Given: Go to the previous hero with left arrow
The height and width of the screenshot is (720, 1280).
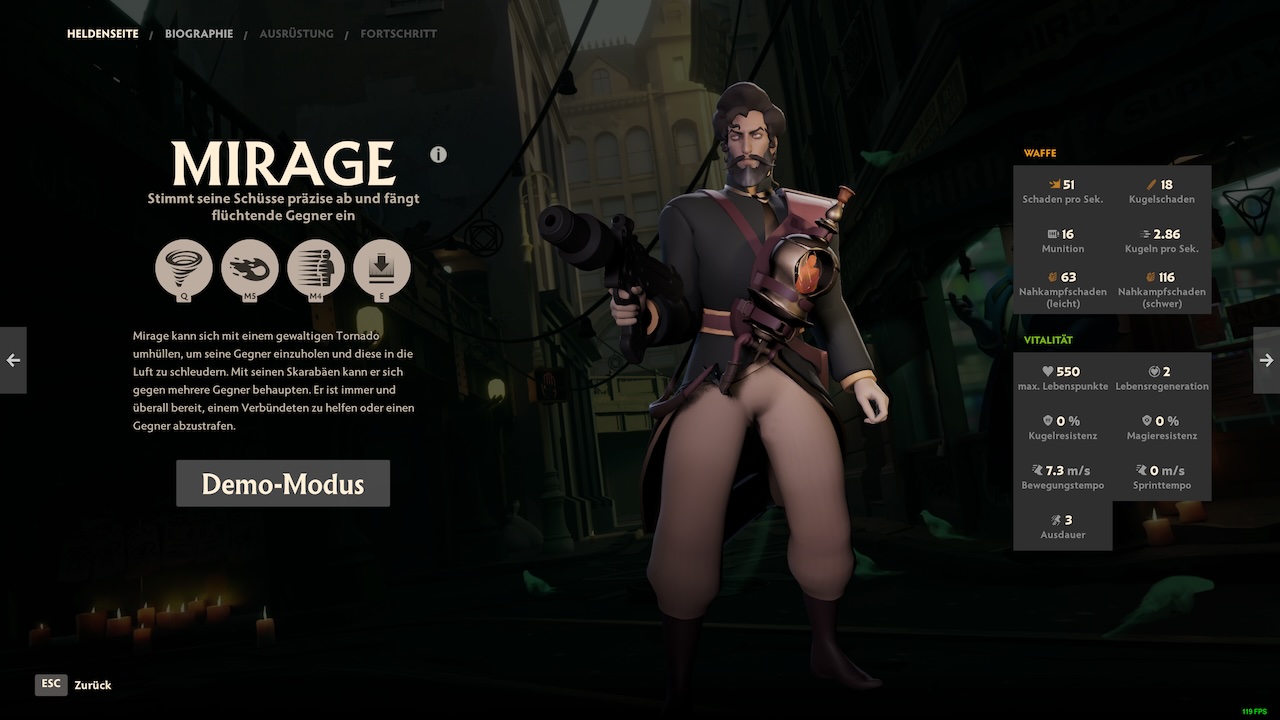Looking at the screenshot, I should 13,360.
